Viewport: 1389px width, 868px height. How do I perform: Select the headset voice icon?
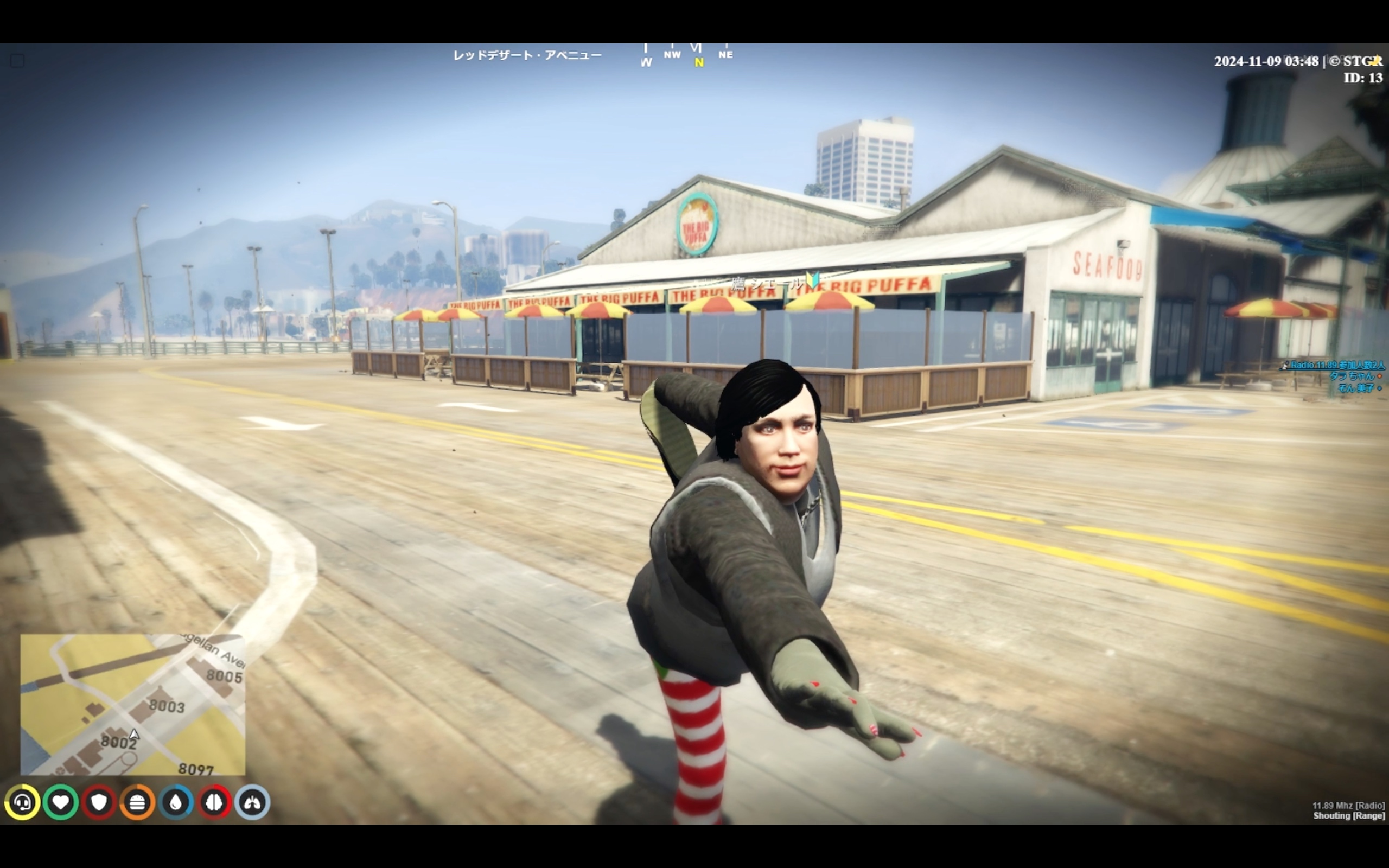point(22,802)
